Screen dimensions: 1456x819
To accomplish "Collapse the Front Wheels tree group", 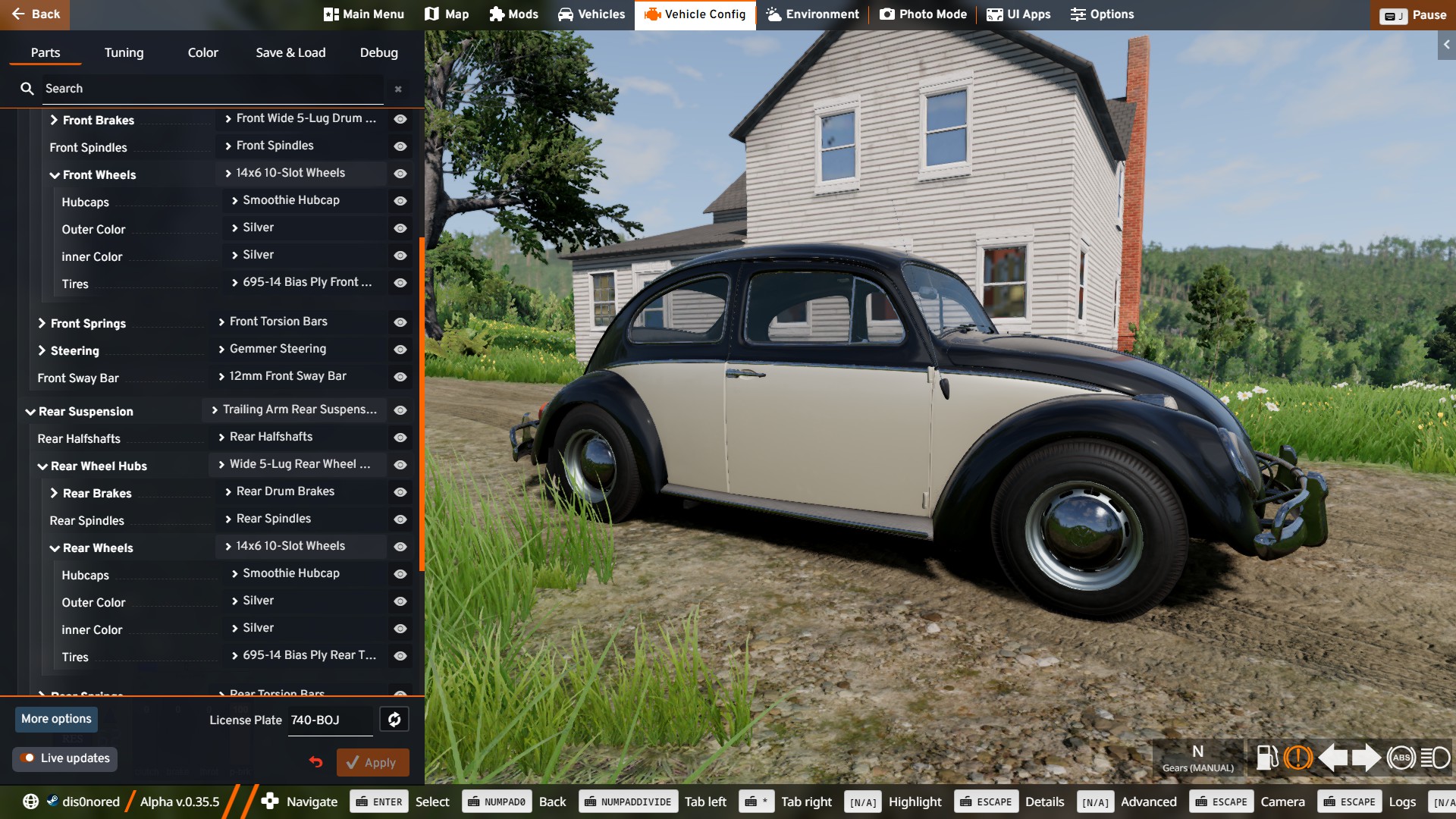I will point(55,175).
